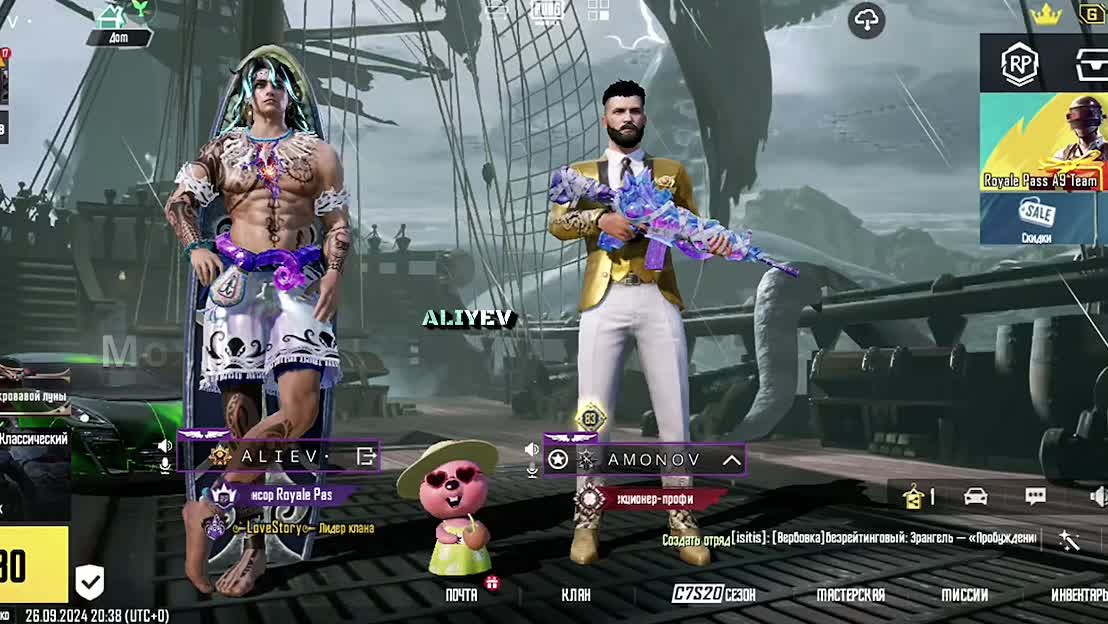The height and width of the screenshot is (624, 1108).
Task: Open the Дом home screen
Action: click(119, 24)
